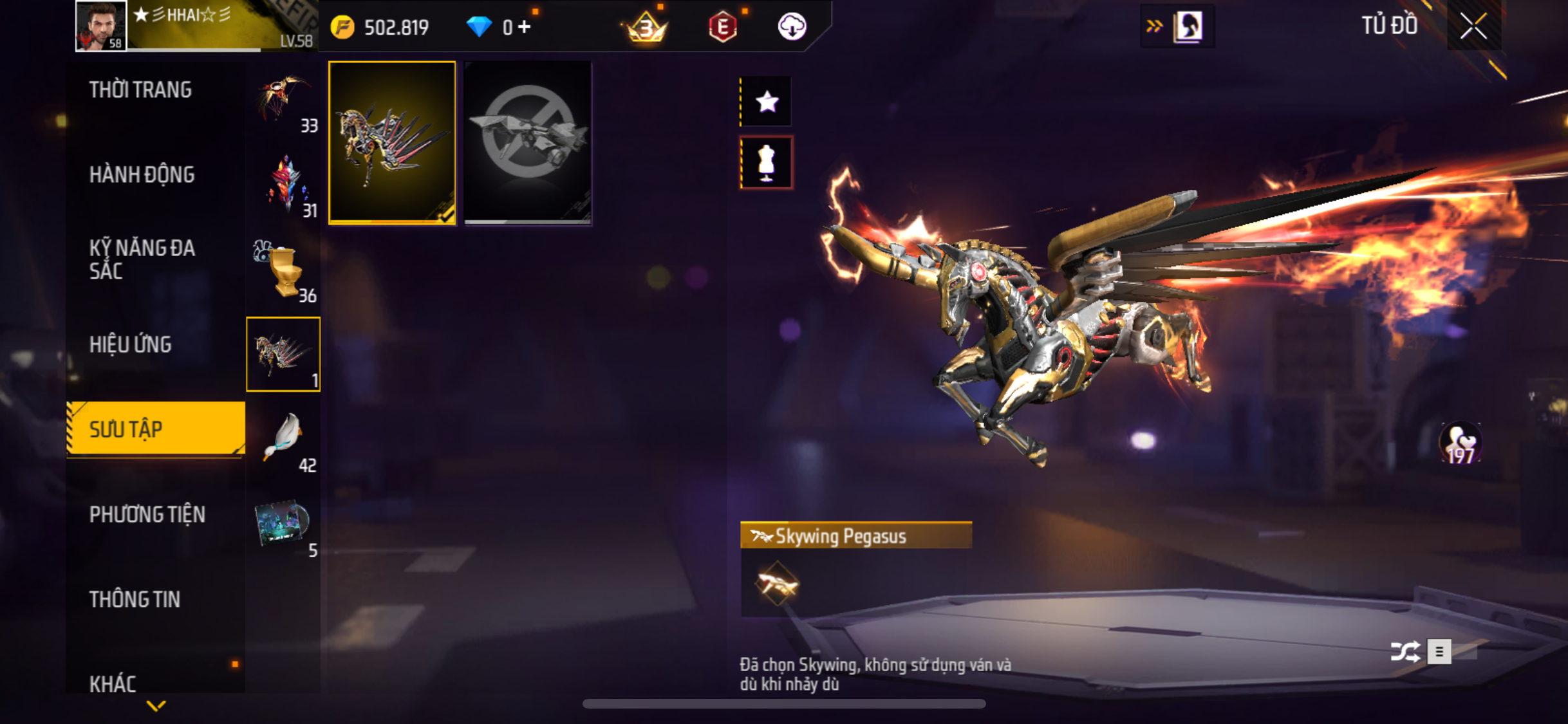Image resolution: width=1568 pixels, height=724 pixels.
Task: Toggle the shuffle random icon
Action: 1405,651
